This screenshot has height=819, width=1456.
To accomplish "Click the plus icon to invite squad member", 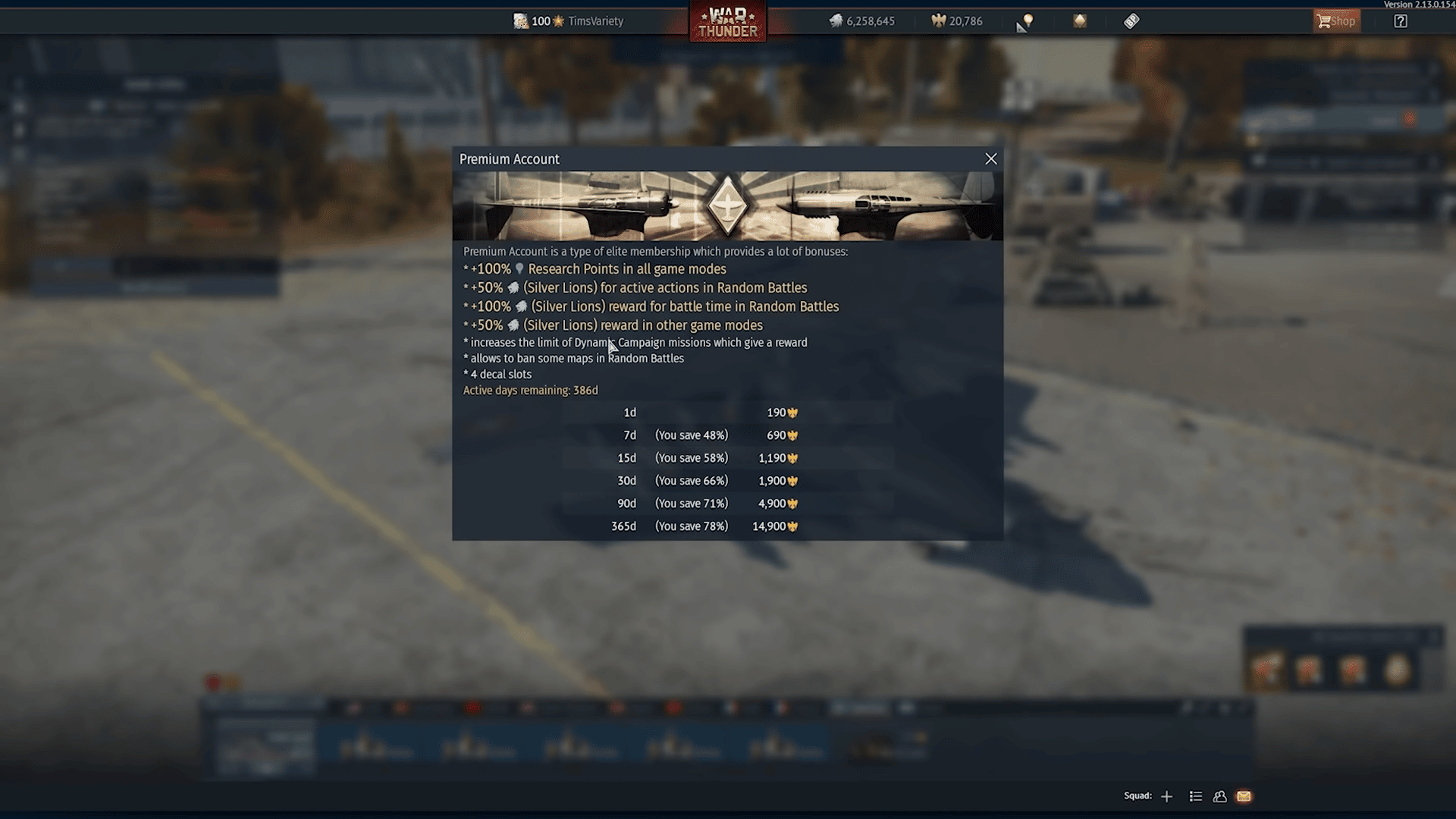I will pos(1167,796).
